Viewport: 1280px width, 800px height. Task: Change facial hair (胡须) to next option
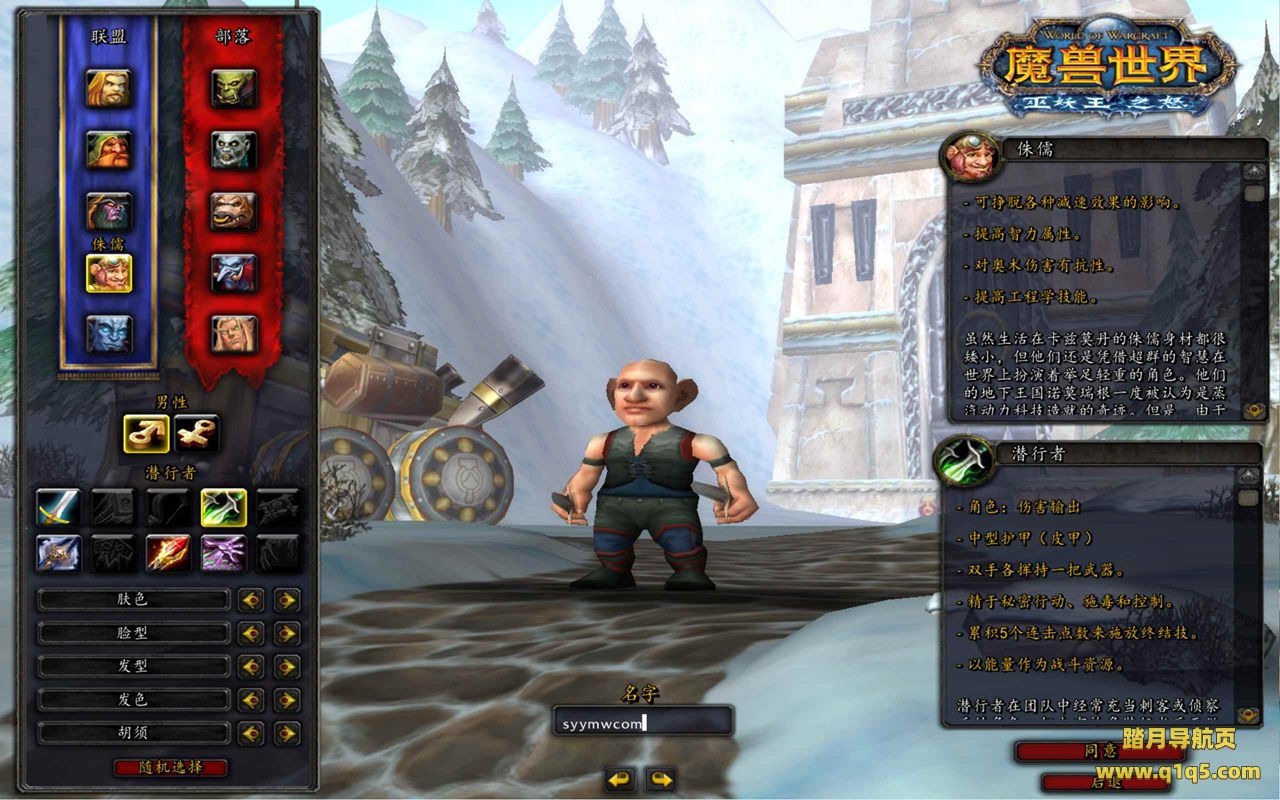click(x=287, y=733)
